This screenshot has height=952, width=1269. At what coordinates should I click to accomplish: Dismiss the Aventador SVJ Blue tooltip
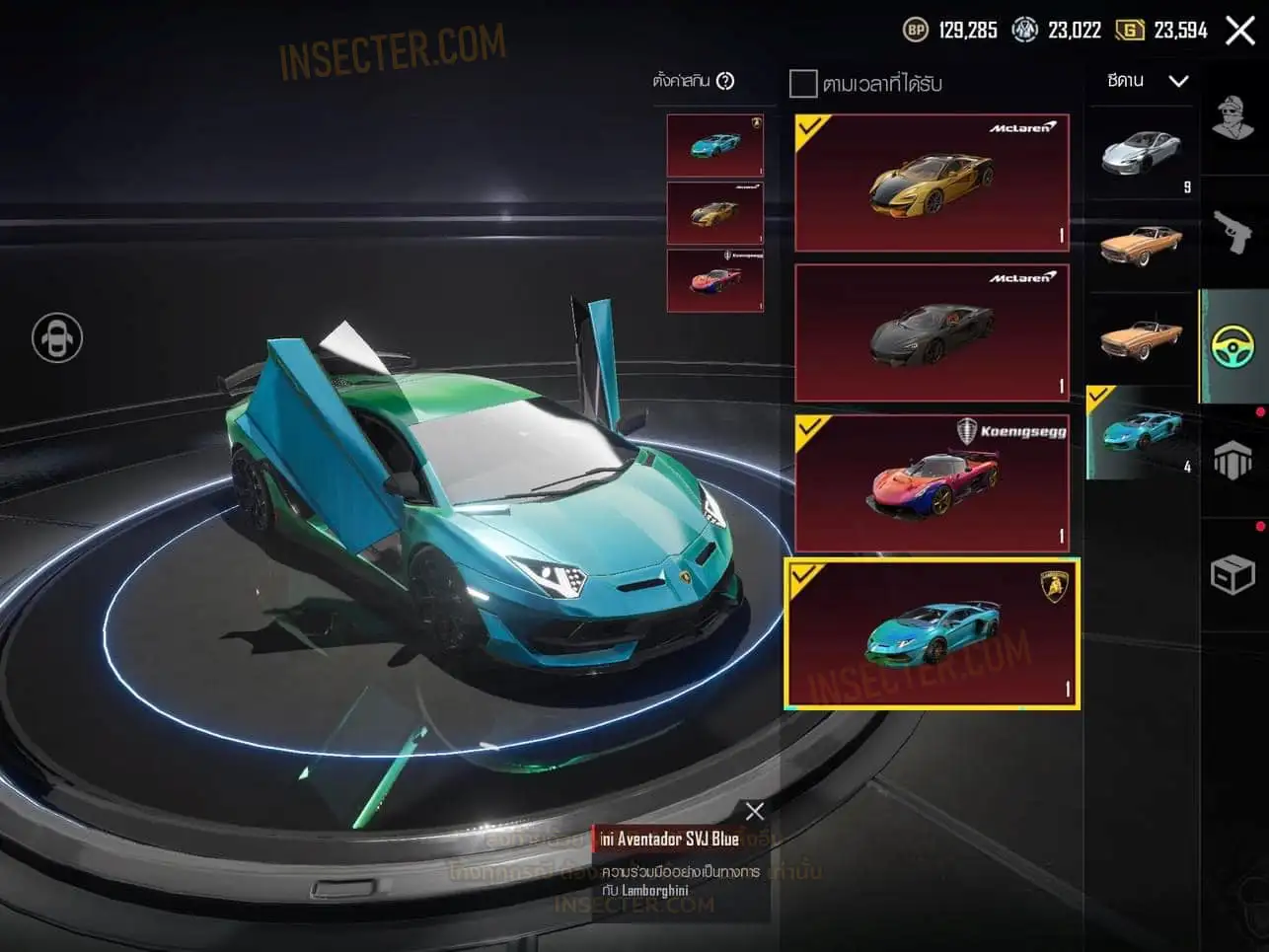click(x=755, y=811)
